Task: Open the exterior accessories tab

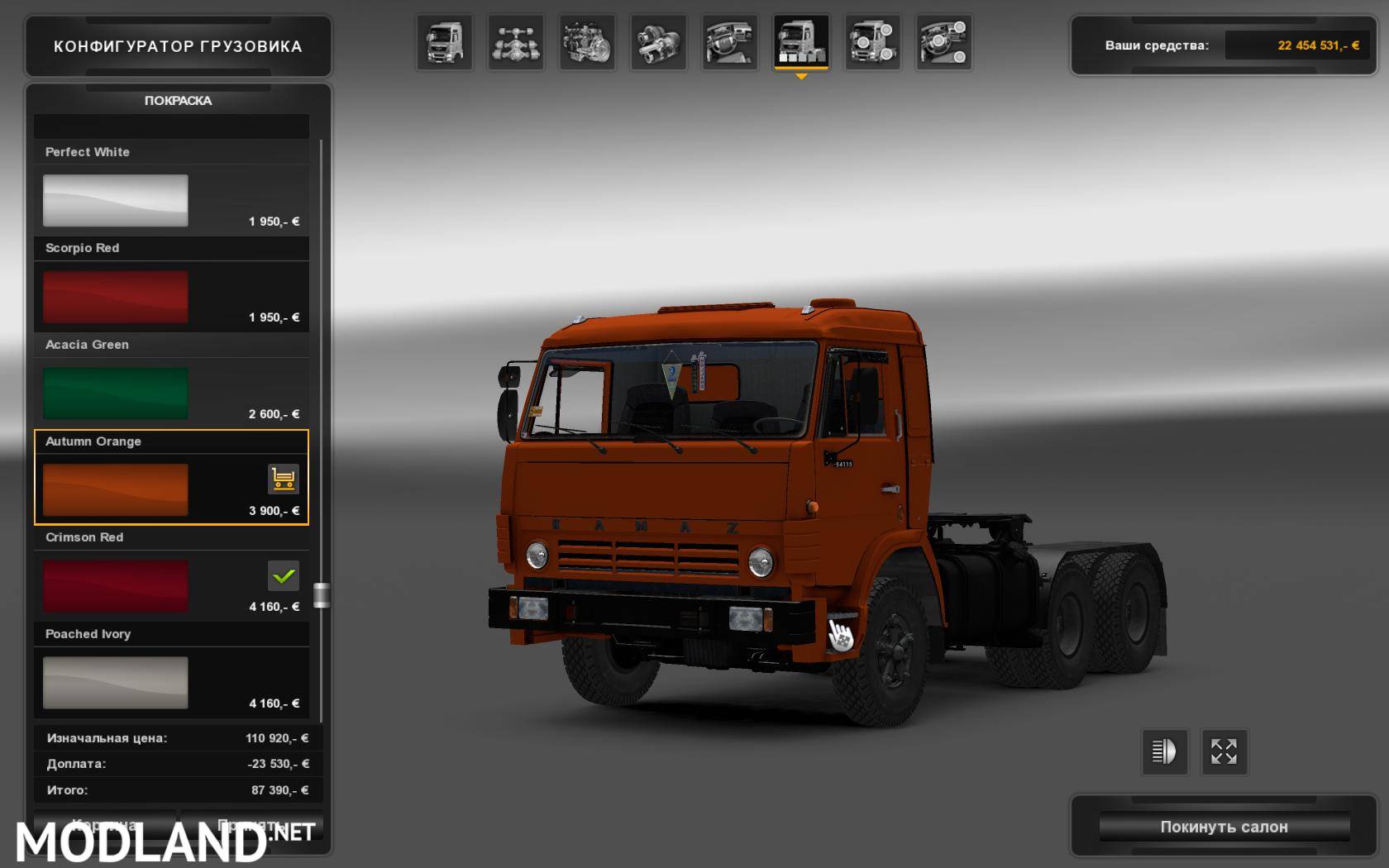Action: tap(872, 42)
